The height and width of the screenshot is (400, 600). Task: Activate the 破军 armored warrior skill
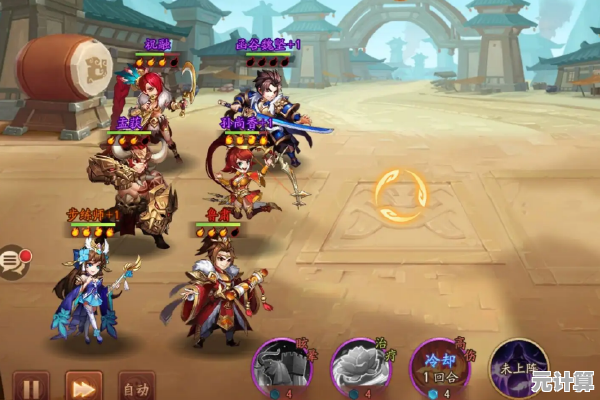tap(282, 369)
